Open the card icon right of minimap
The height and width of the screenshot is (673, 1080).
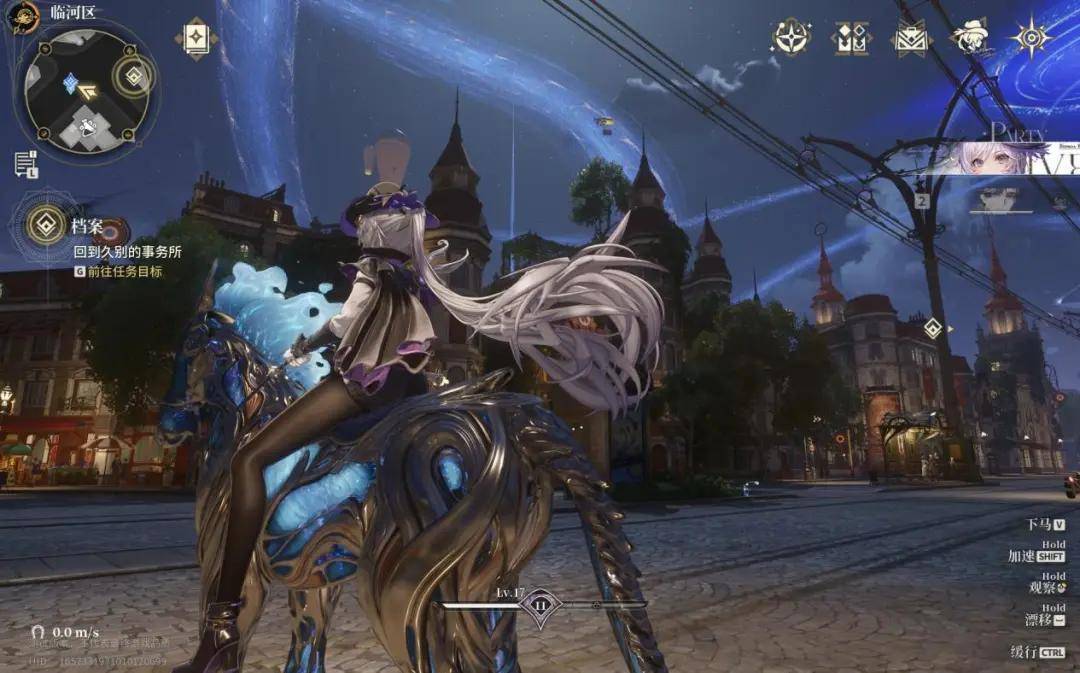coord(196,38)
